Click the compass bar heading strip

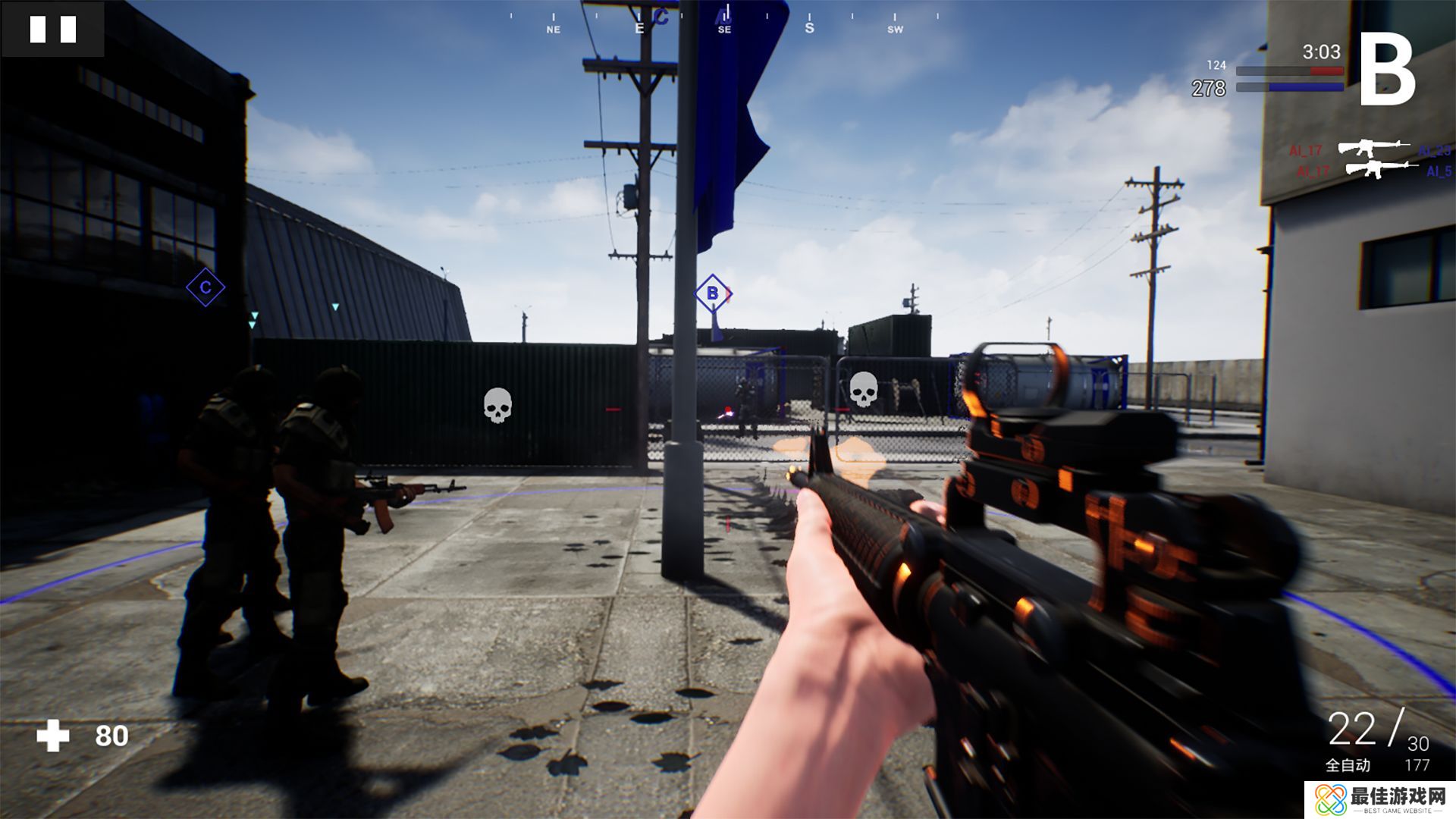(x=724, y=20)
